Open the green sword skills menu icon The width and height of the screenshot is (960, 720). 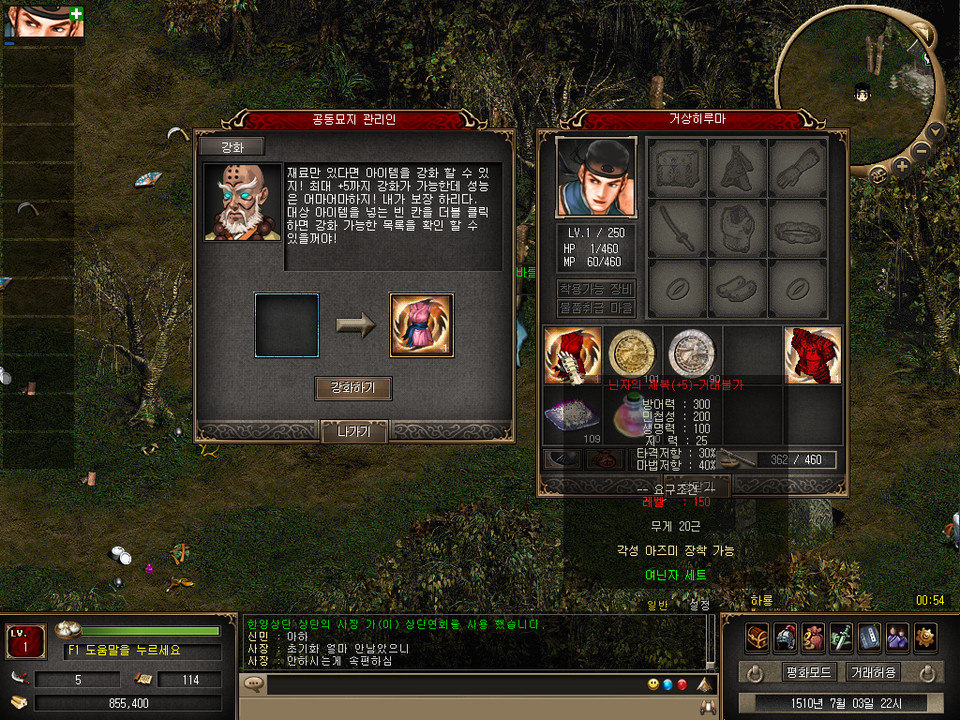click(842, 637)
